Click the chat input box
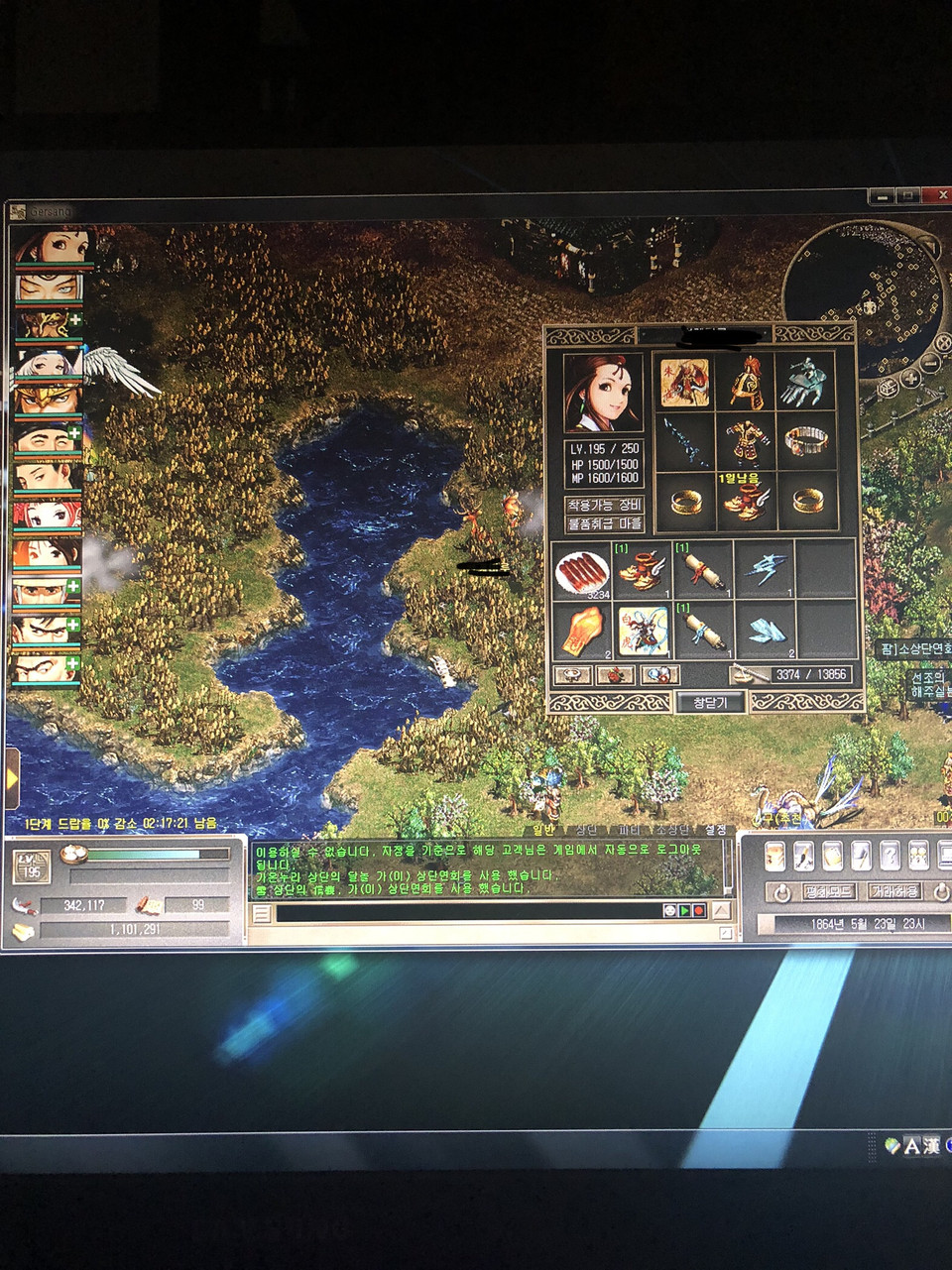 [466, 911]
